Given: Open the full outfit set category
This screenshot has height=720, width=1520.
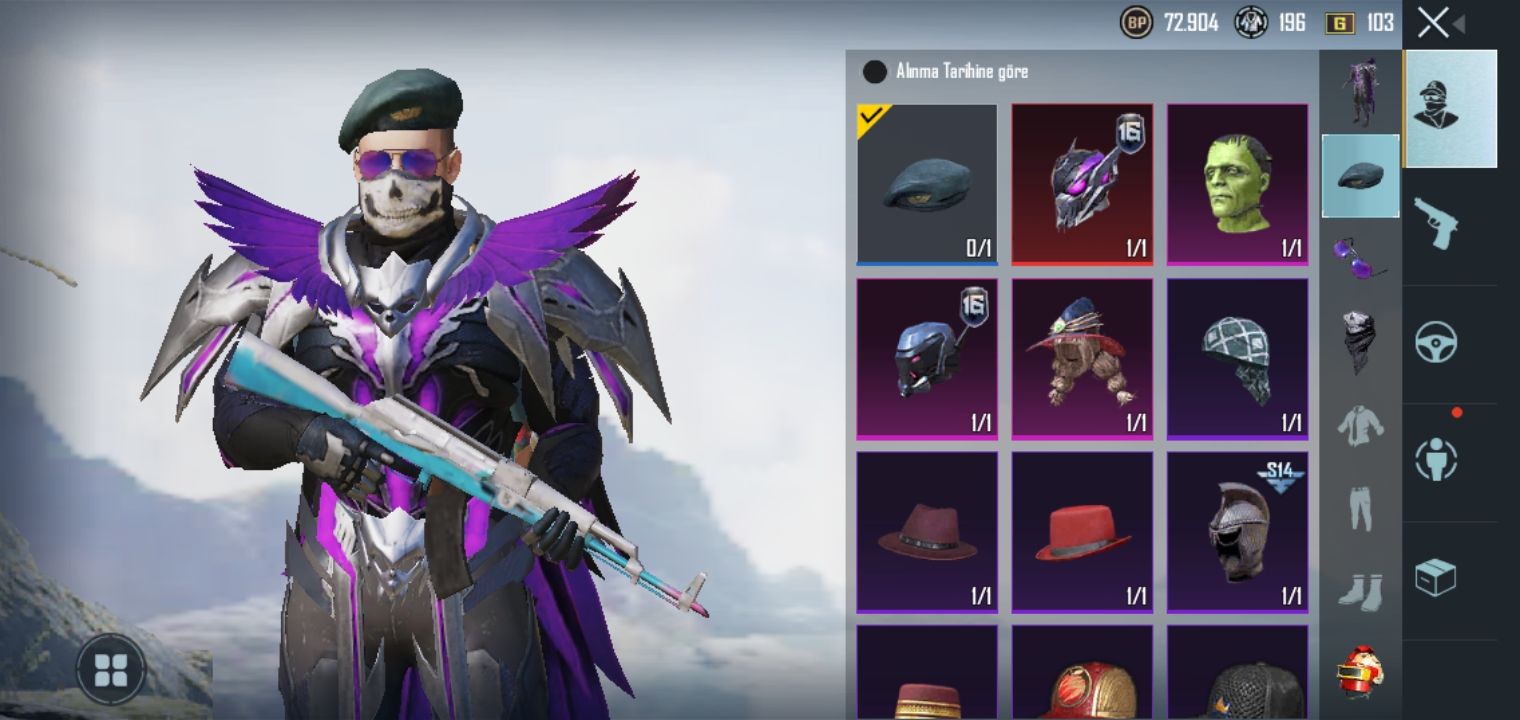Looking at the screenshot, I should [1360, 92].
